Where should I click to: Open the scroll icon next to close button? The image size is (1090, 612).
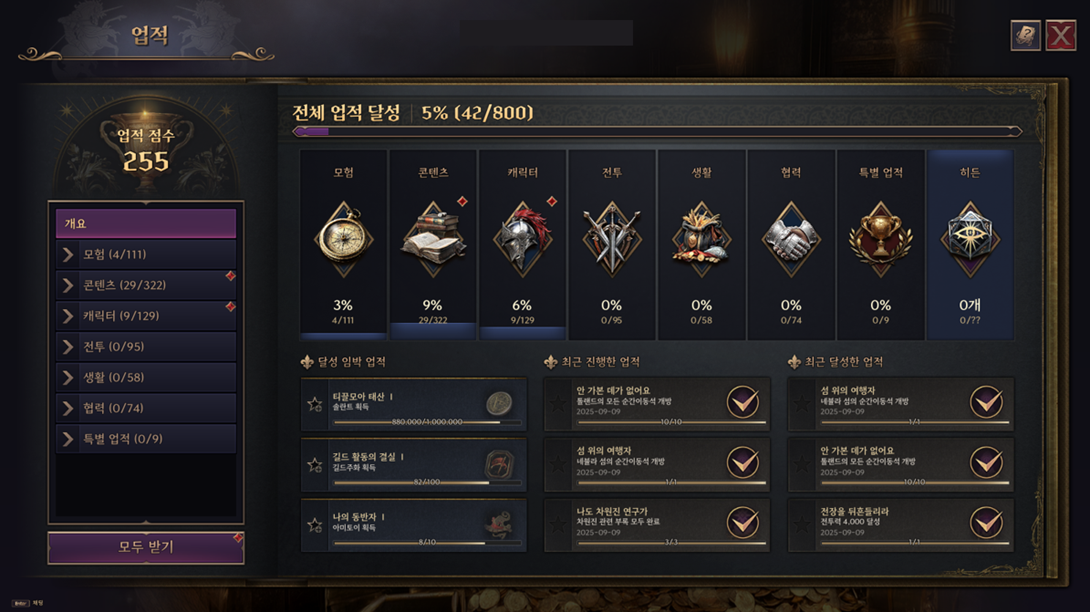pyautogui.click(x=1025, y=36)
